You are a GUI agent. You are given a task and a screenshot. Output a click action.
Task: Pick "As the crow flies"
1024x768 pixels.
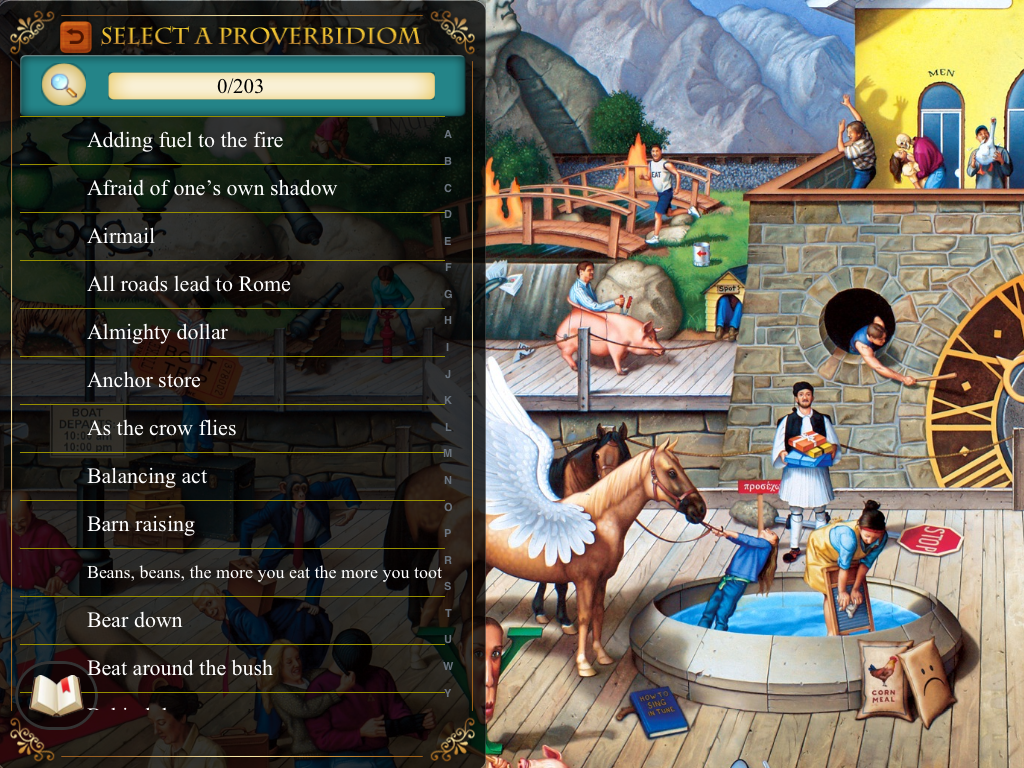162,429
